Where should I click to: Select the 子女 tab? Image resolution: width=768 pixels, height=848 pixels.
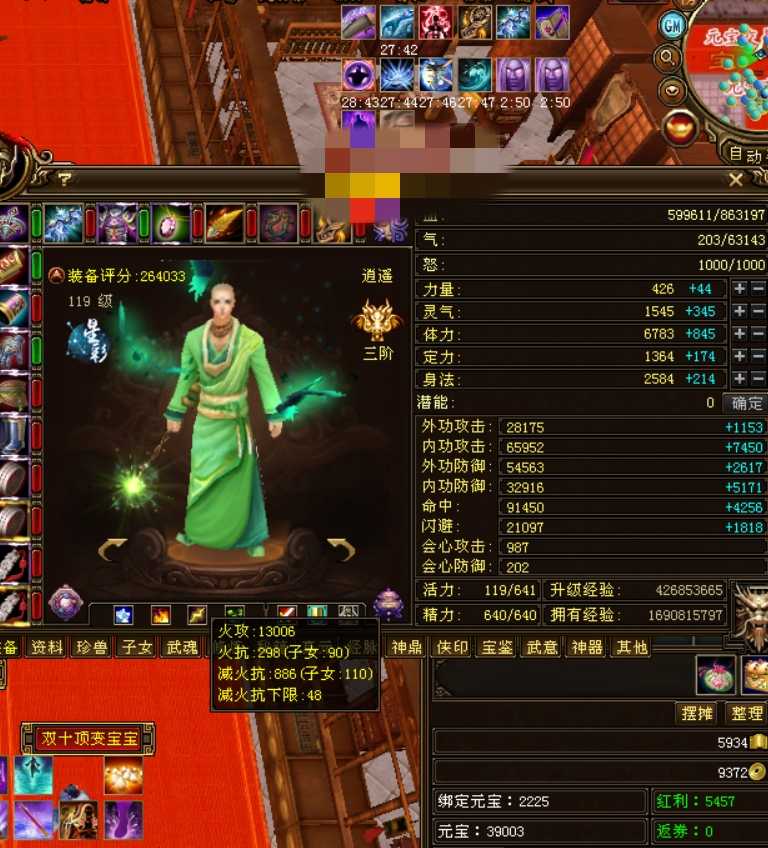point(136,647)
